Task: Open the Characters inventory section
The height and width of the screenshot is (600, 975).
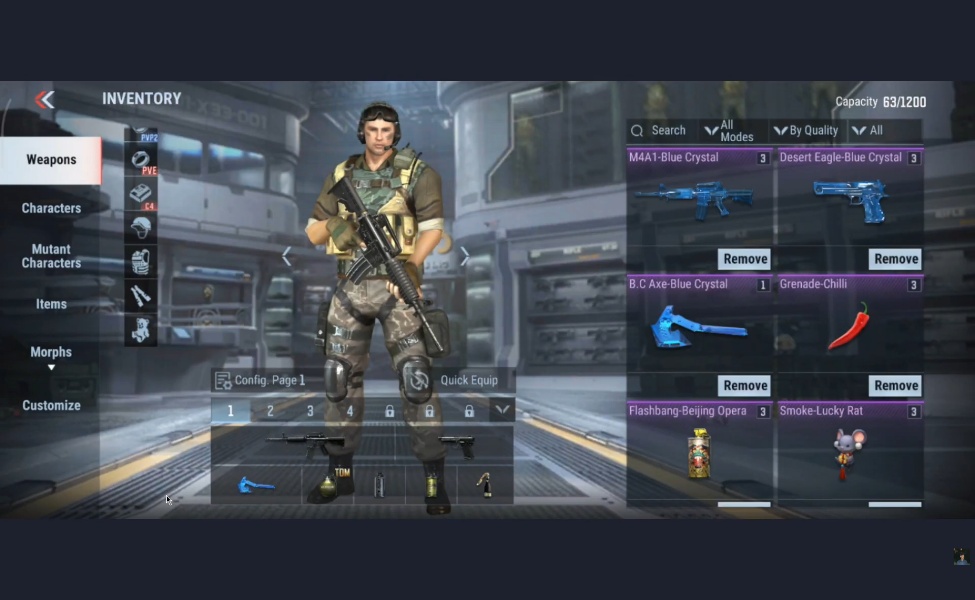Action: click(51, 208)
